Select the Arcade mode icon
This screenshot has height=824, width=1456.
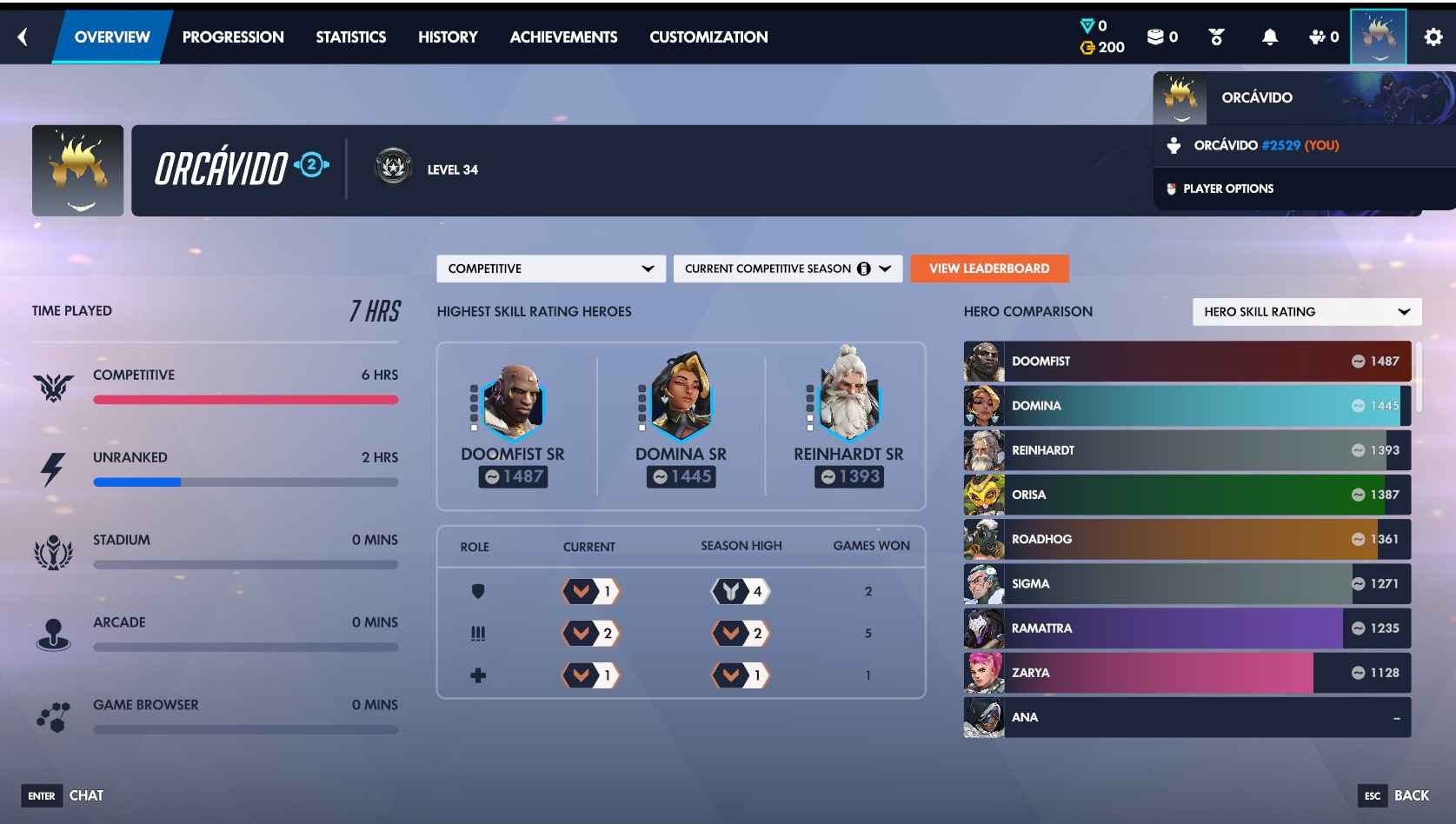click(55, 633)
